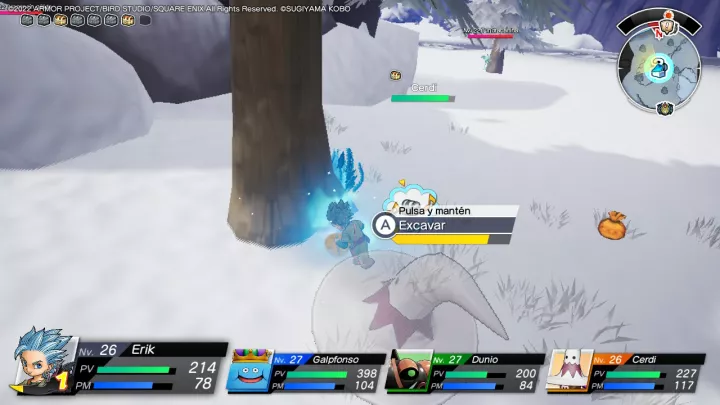Choose Galpfonso the slime party portrait

(251, 370)
